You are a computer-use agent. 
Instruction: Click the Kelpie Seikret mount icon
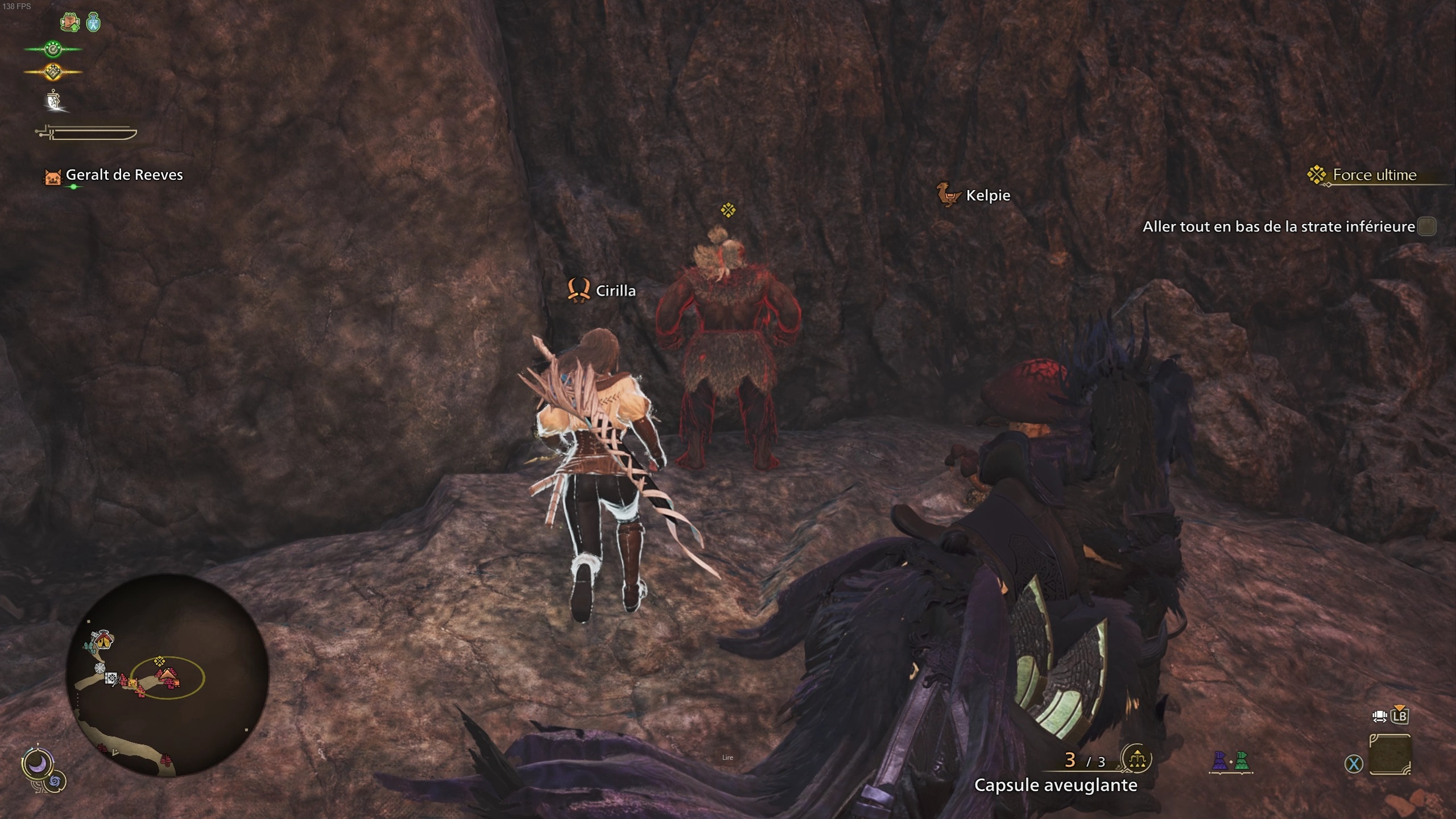coord(949,196)
